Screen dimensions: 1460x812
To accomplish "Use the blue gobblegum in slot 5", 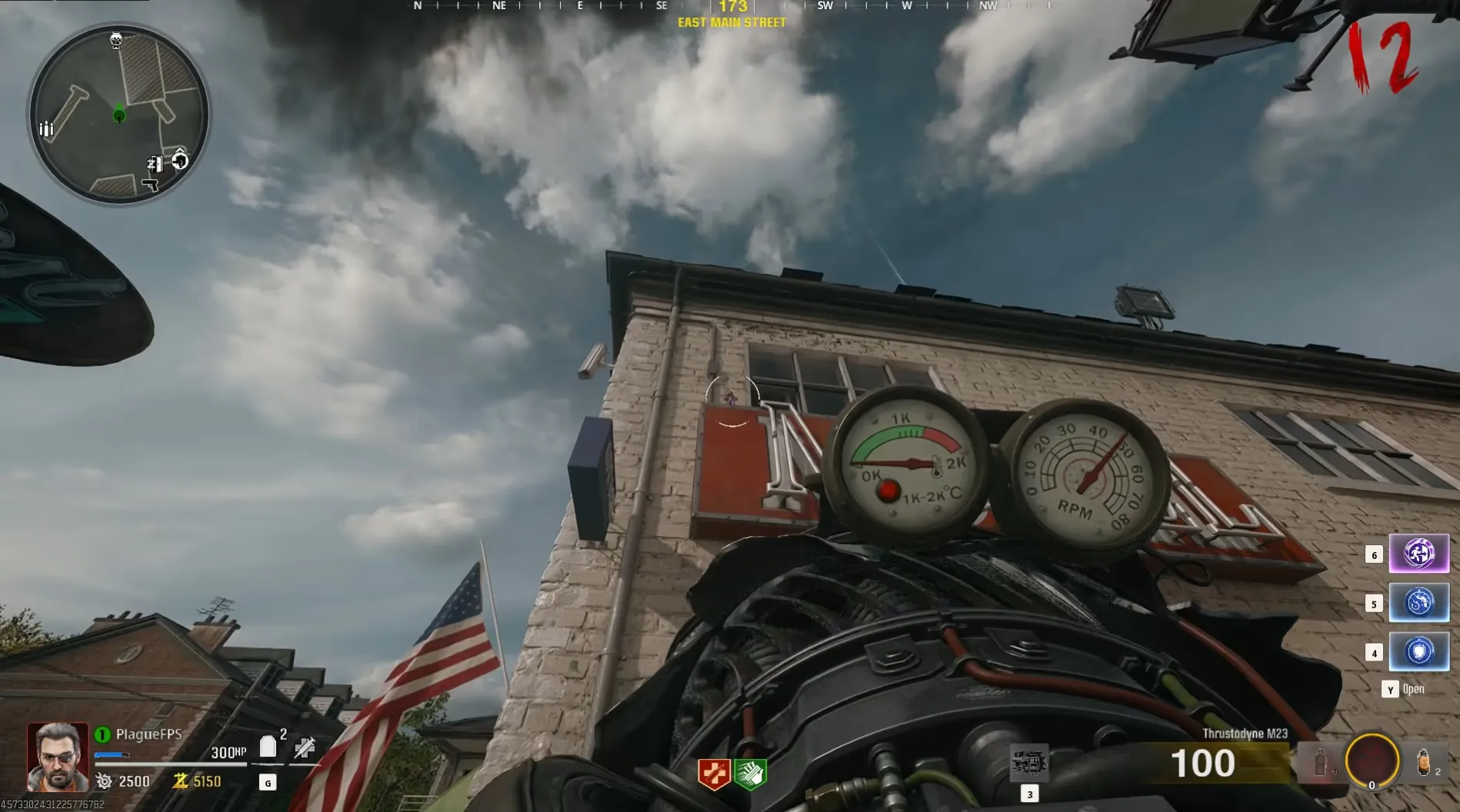I will (x=1418, y=603).
